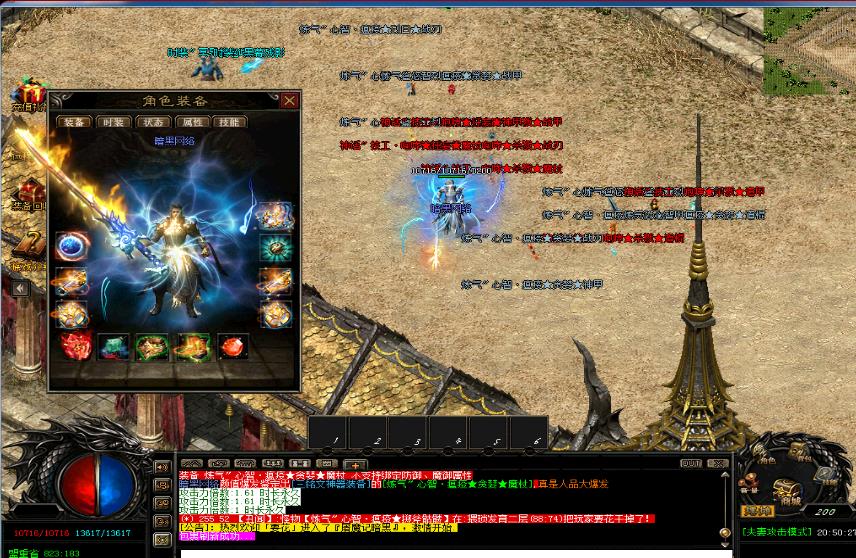Switch to the 装备 equipment tab

72,122
